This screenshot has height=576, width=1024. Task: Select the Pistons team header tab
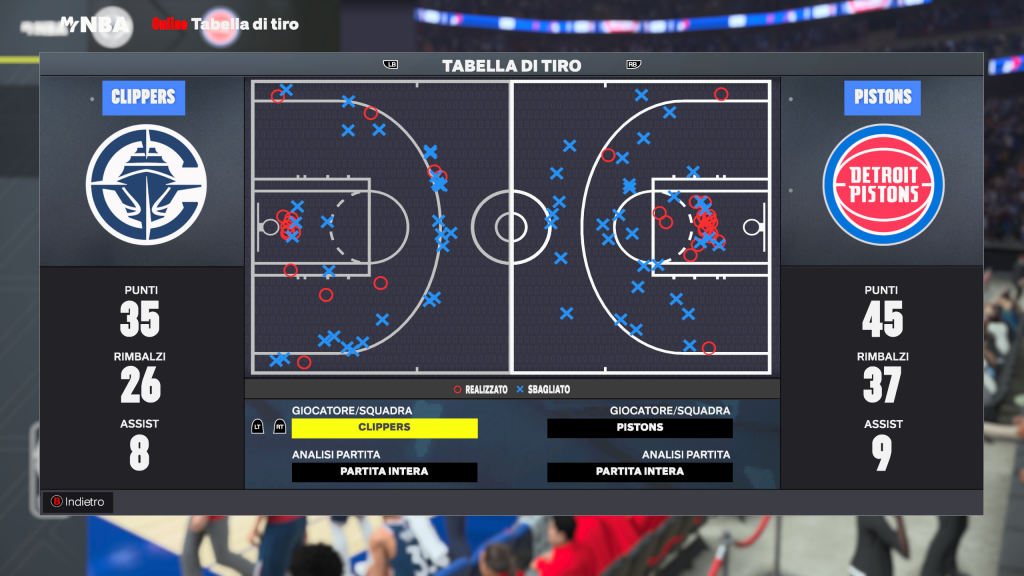tap(882, 98)
